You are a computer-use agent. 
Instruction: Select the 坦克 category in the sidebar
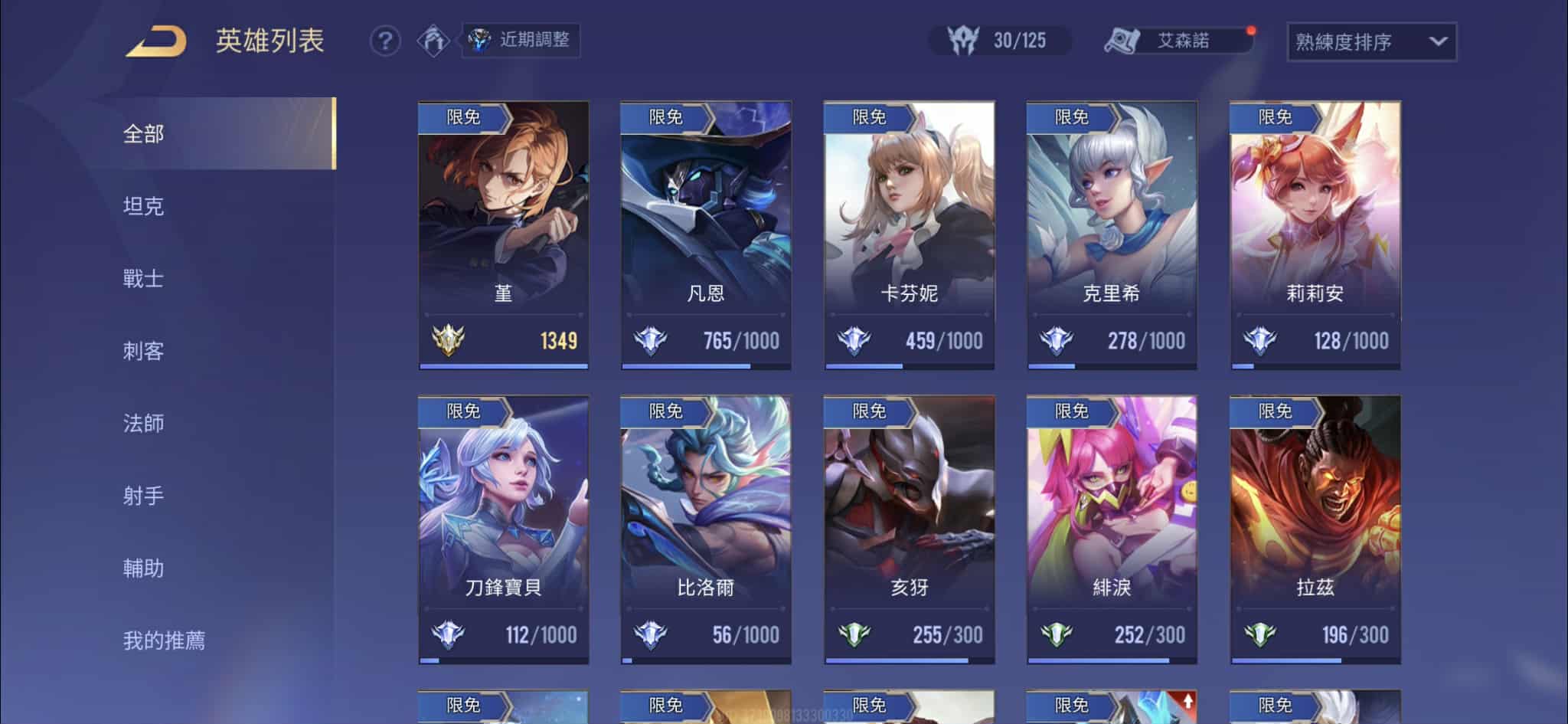click(x=142, y=206)
